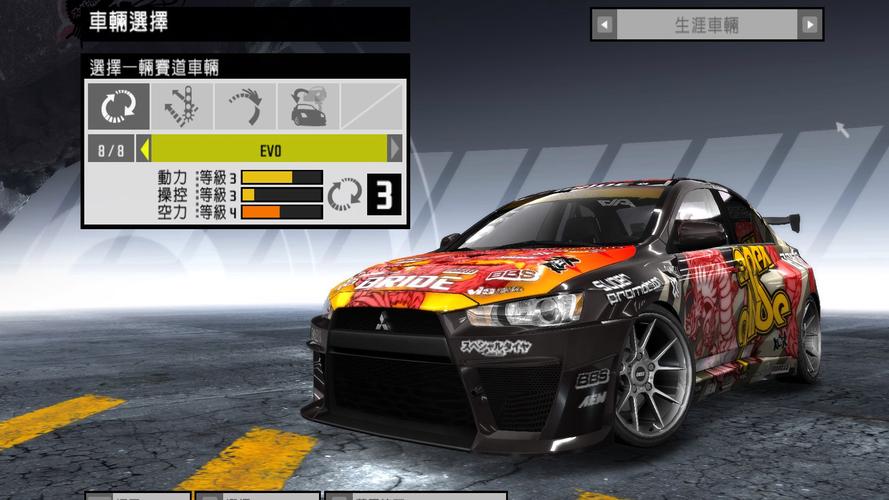This screenshot has height=500, width=889.
Task: Select the Grip mode tab with circular arrows
Action: (x=118, y=106)
